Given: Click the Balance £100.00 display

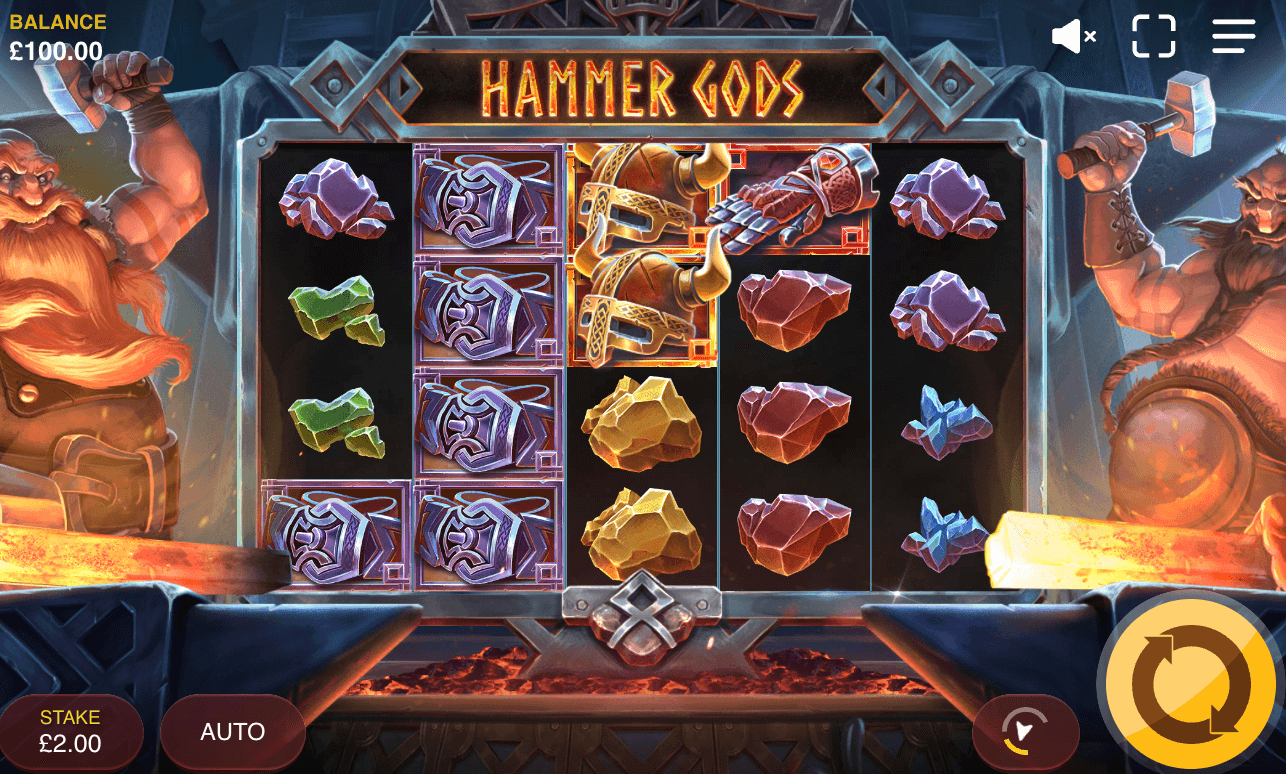Looking at the screenshot, I should click(x=55, y=32).
